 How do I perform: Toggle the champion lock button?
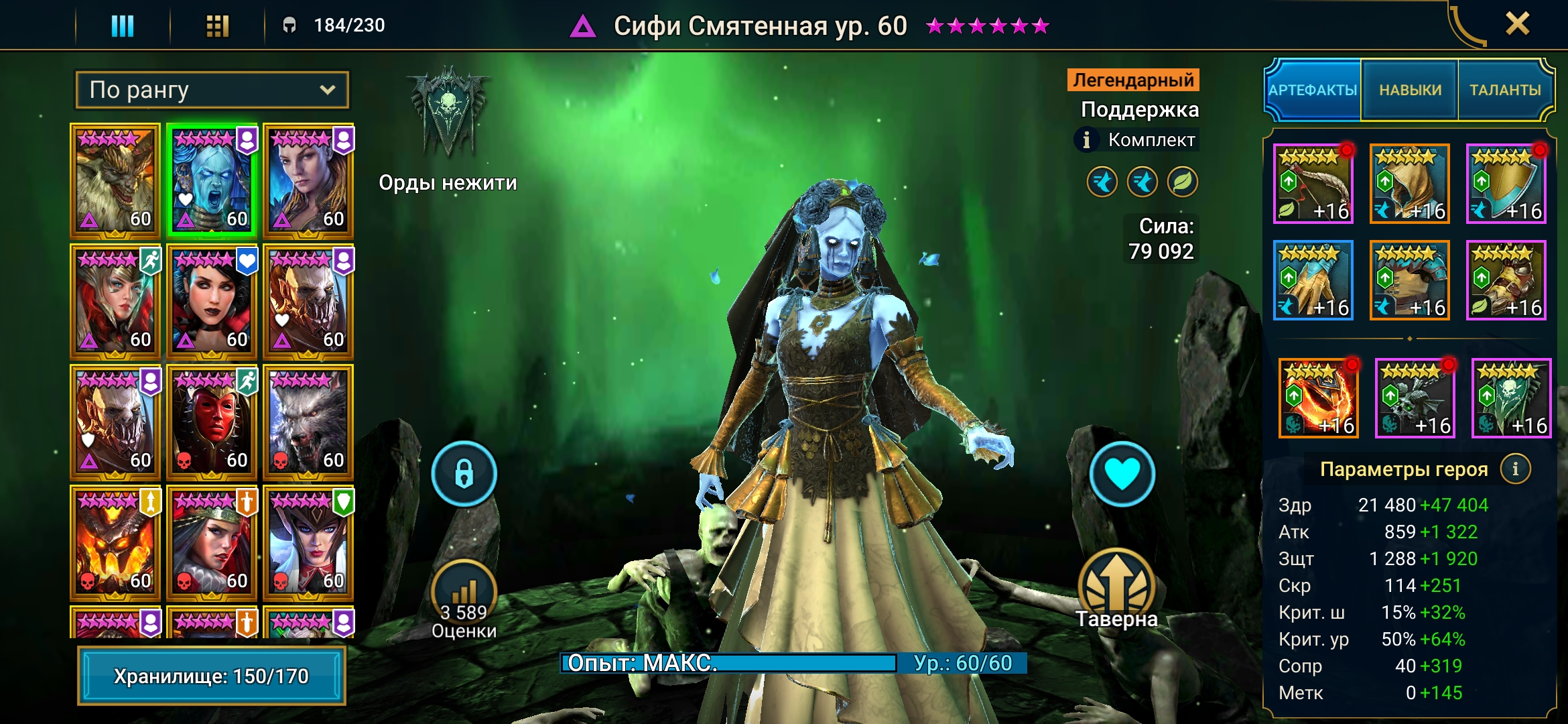464,474
